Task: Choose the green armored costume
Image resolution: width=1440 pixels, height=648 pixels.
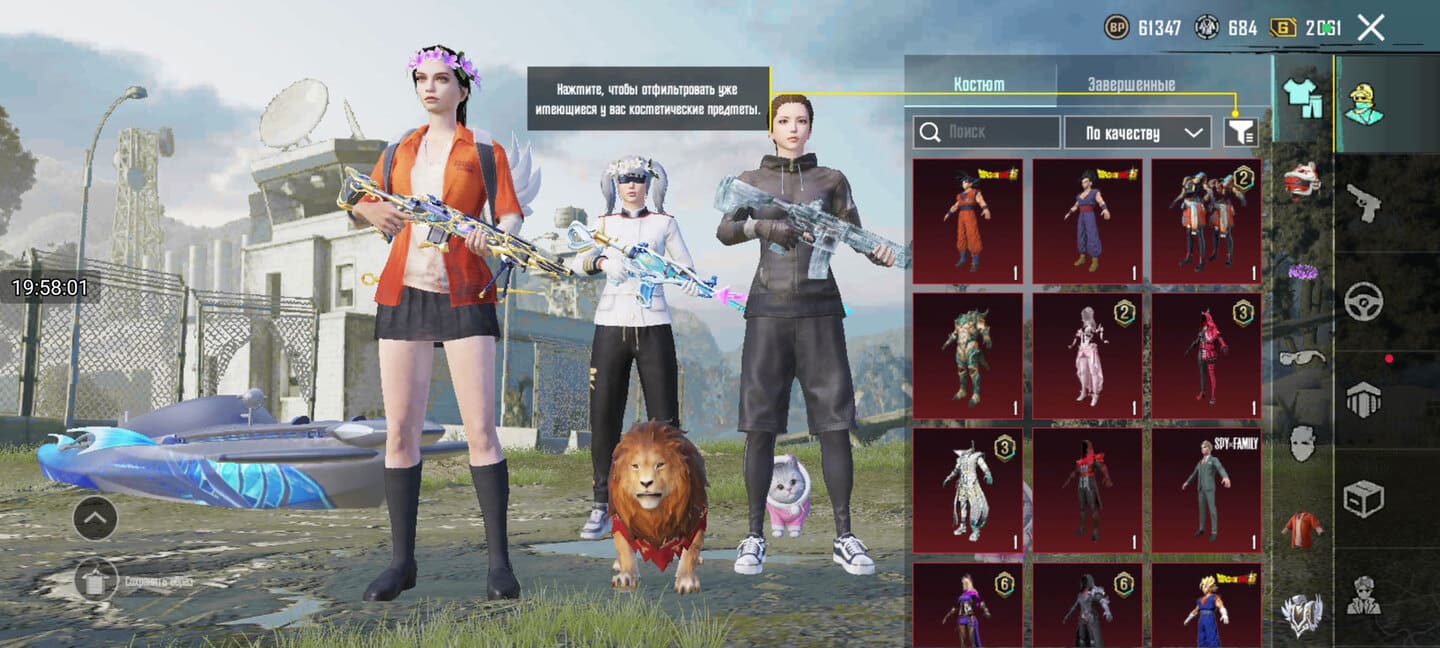Action: (x=967, y=356)
